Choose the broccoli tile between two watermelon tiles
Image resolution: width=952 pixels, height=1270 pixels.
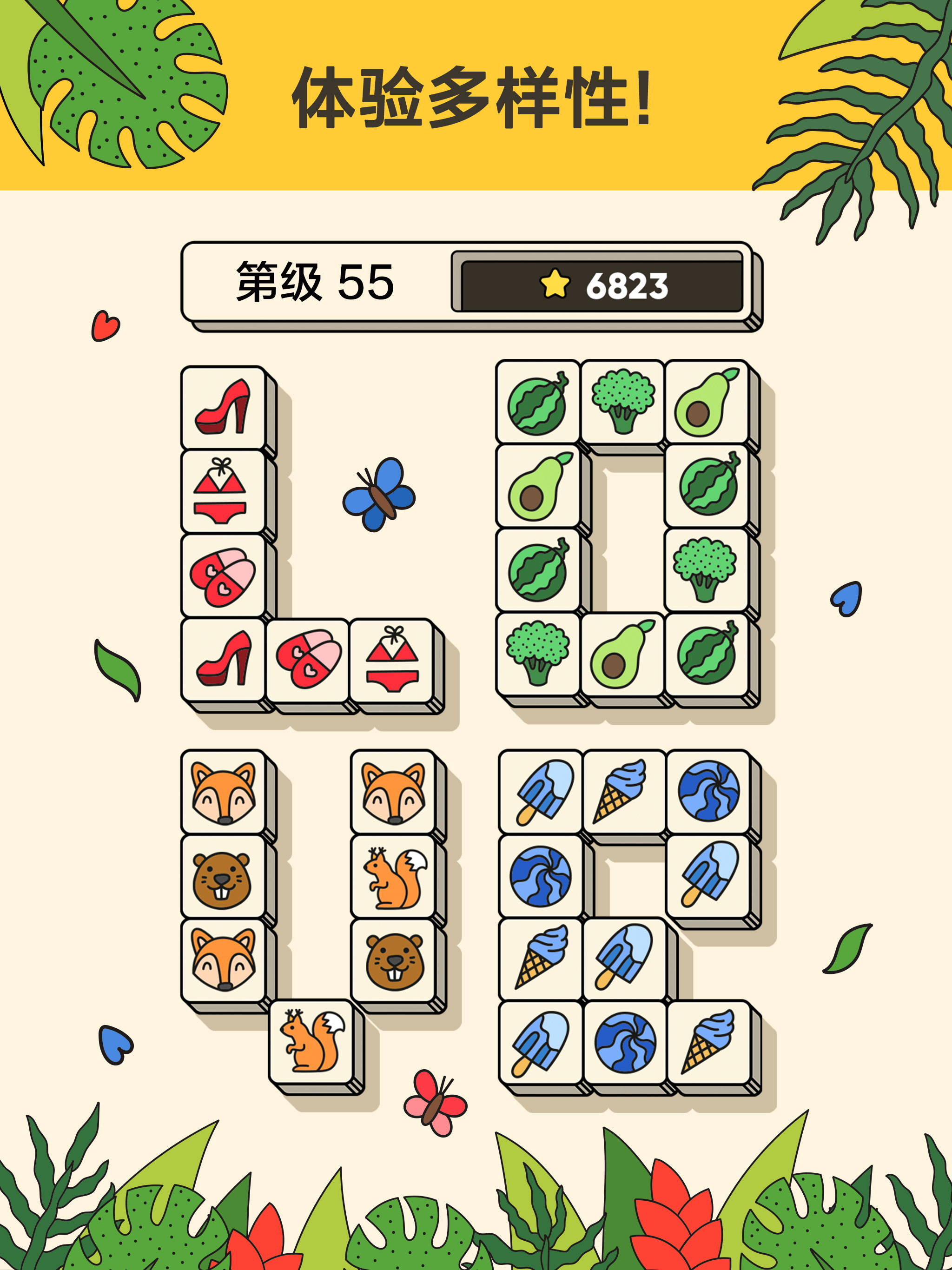pos(706,569)
